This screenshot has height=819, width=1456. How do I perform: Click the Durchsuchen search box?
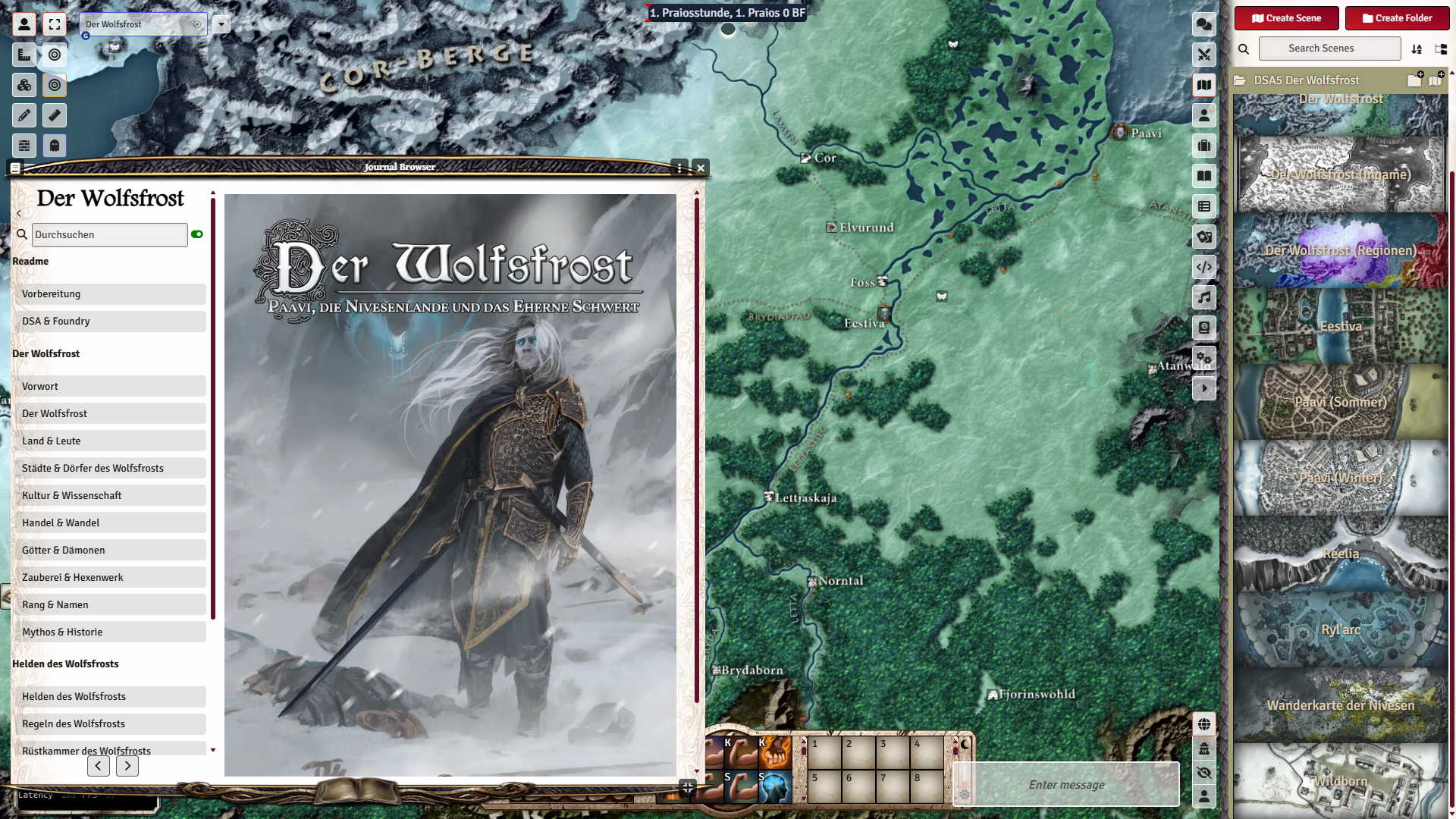[110, 235]
